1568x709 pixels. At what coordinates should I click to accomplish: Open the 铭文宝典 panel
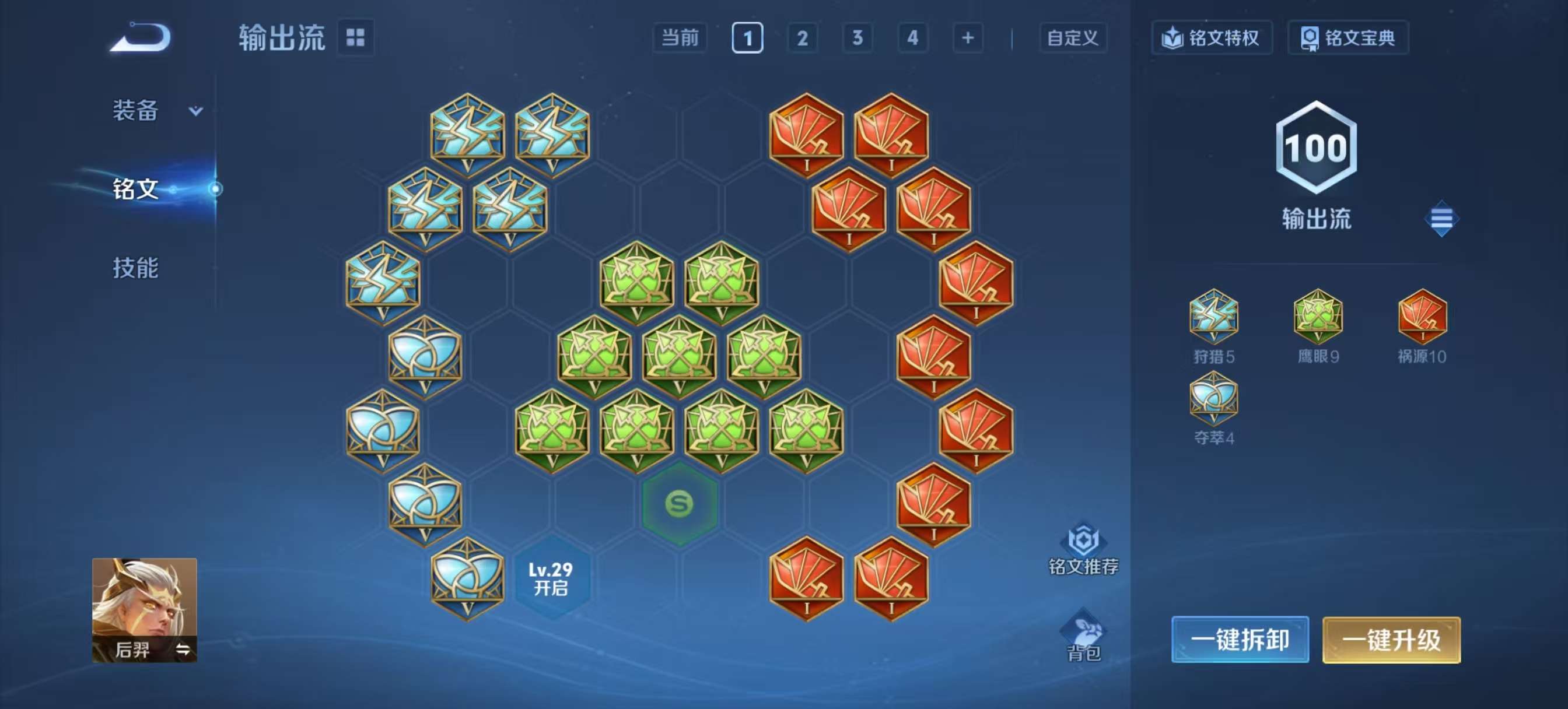click(x=1347, y=38)
